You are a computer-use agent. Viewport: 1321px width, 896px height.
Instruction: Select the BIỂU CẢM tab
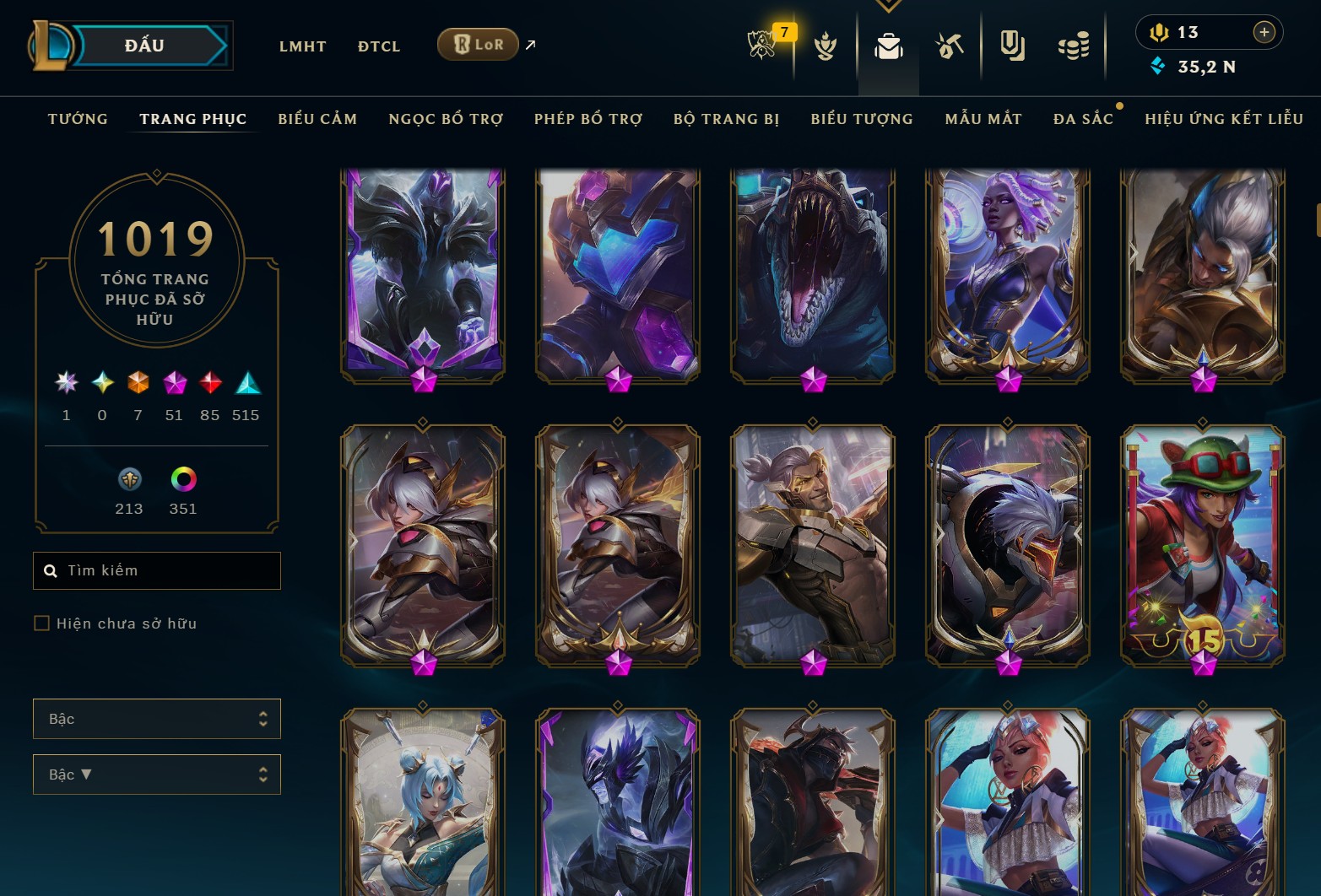coord(317,119)
